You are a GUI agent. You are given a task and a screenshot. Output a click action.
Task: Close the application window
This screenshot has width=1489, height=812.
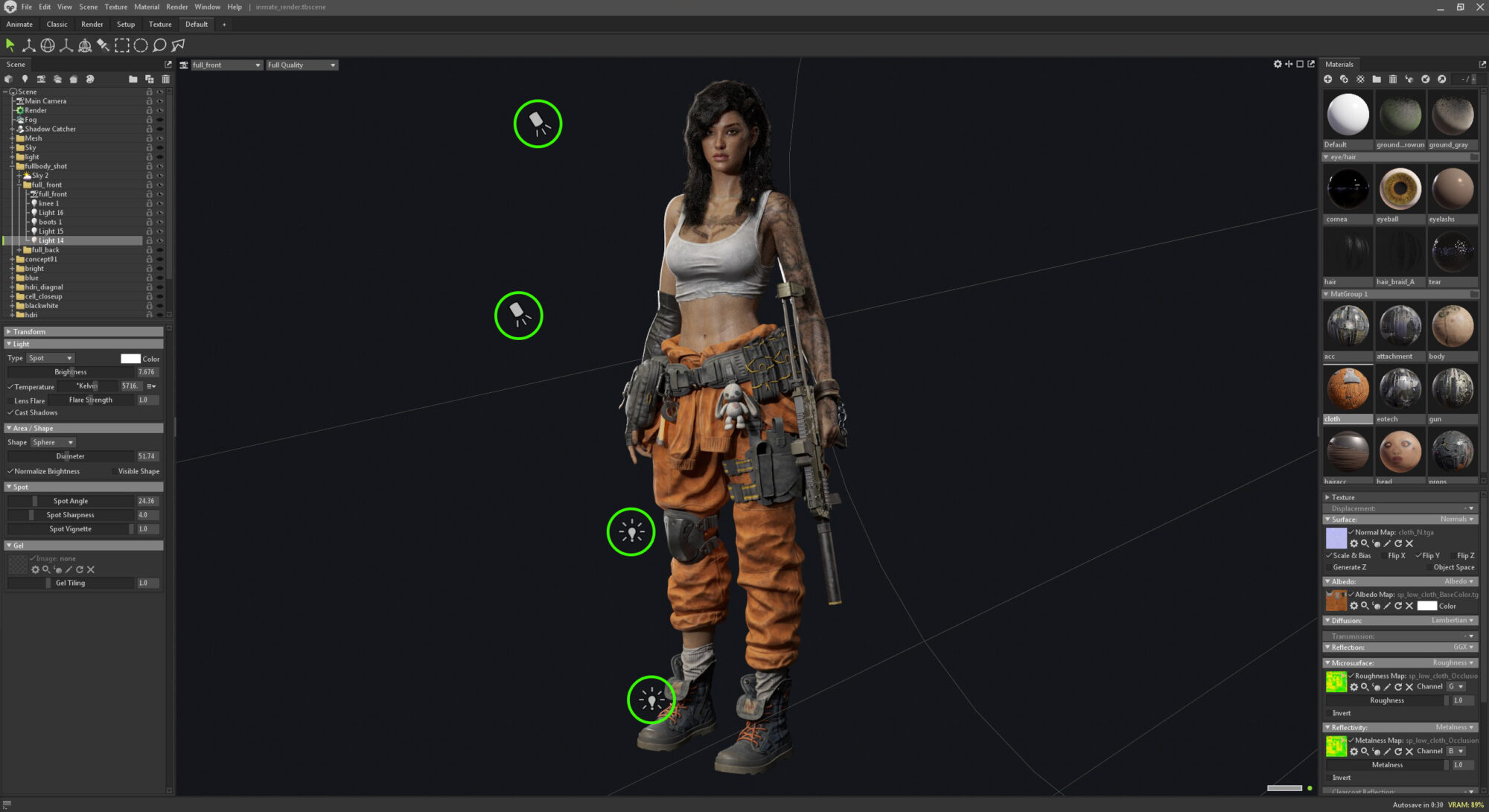tap(1479, 7)
